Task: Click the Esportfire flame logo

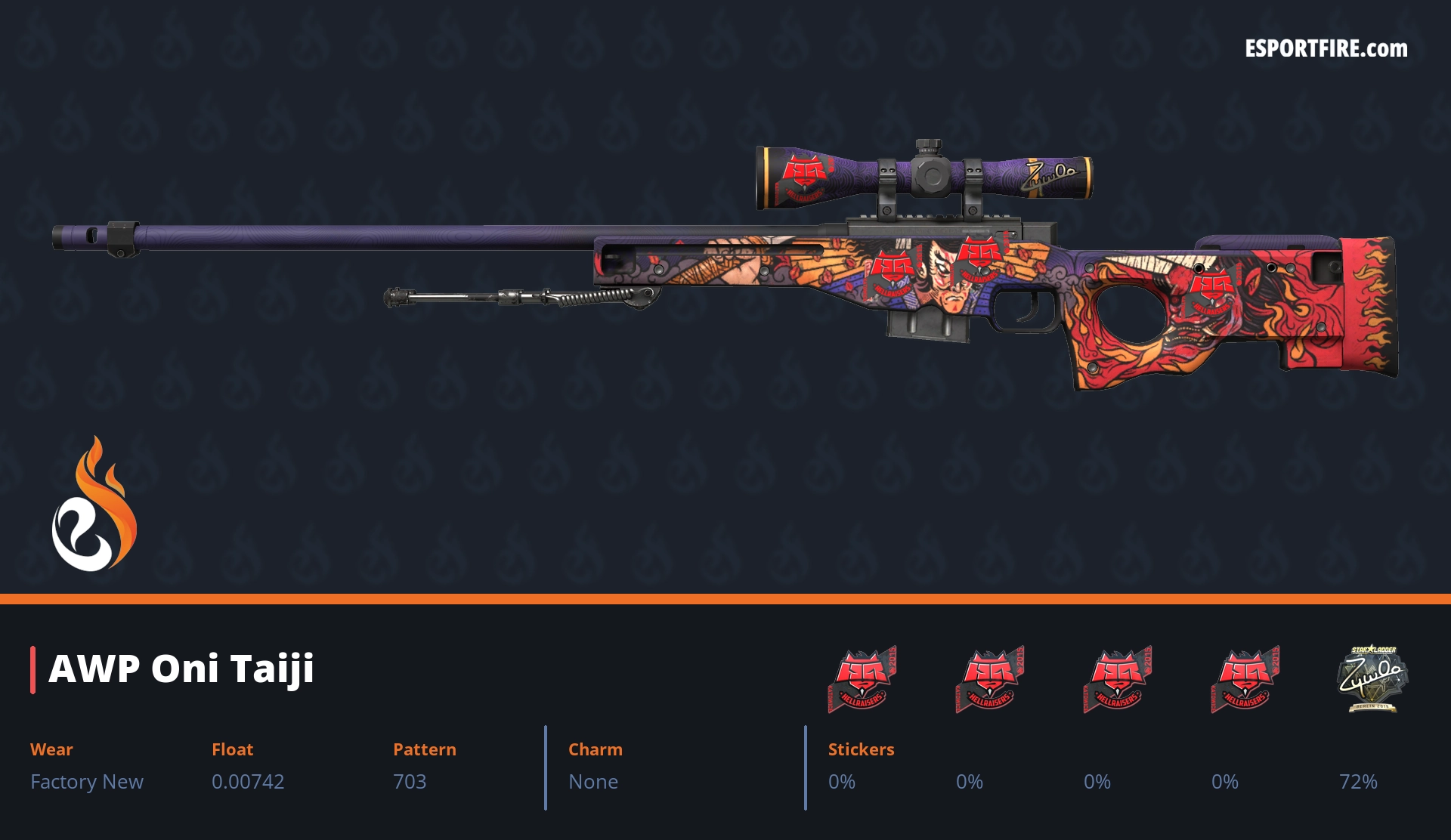Action: [94, 505]
